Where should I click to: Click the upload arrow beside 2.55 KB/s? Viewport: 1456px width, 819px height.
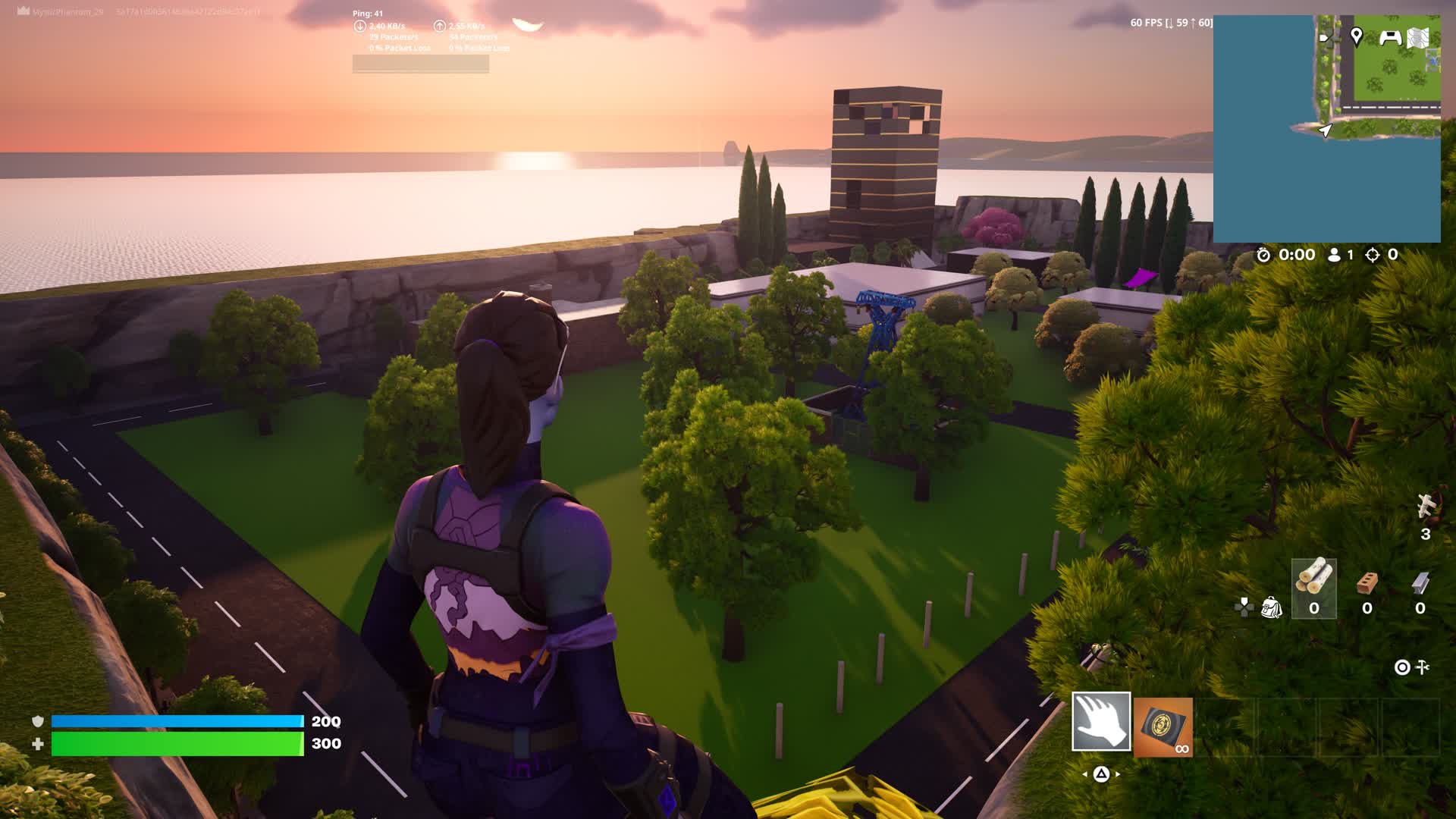click(440, 24)
